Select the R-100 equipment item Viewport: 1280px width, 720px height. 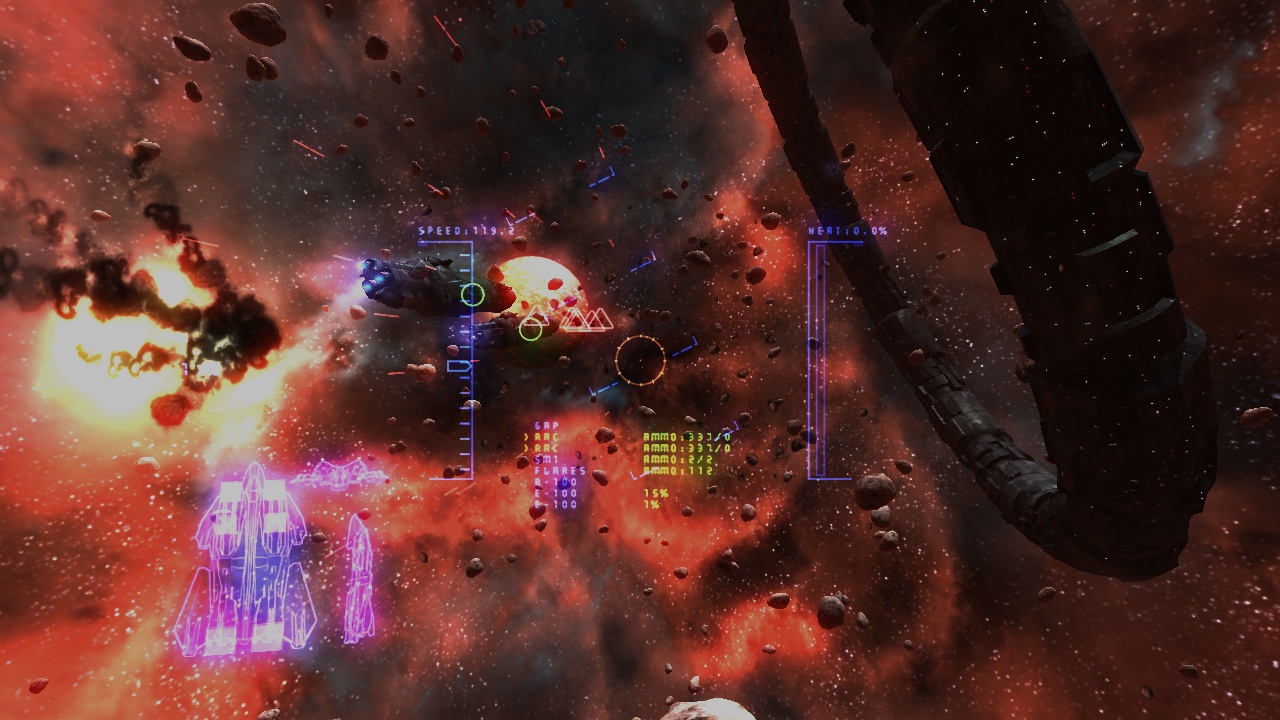(x=554, y=481)
